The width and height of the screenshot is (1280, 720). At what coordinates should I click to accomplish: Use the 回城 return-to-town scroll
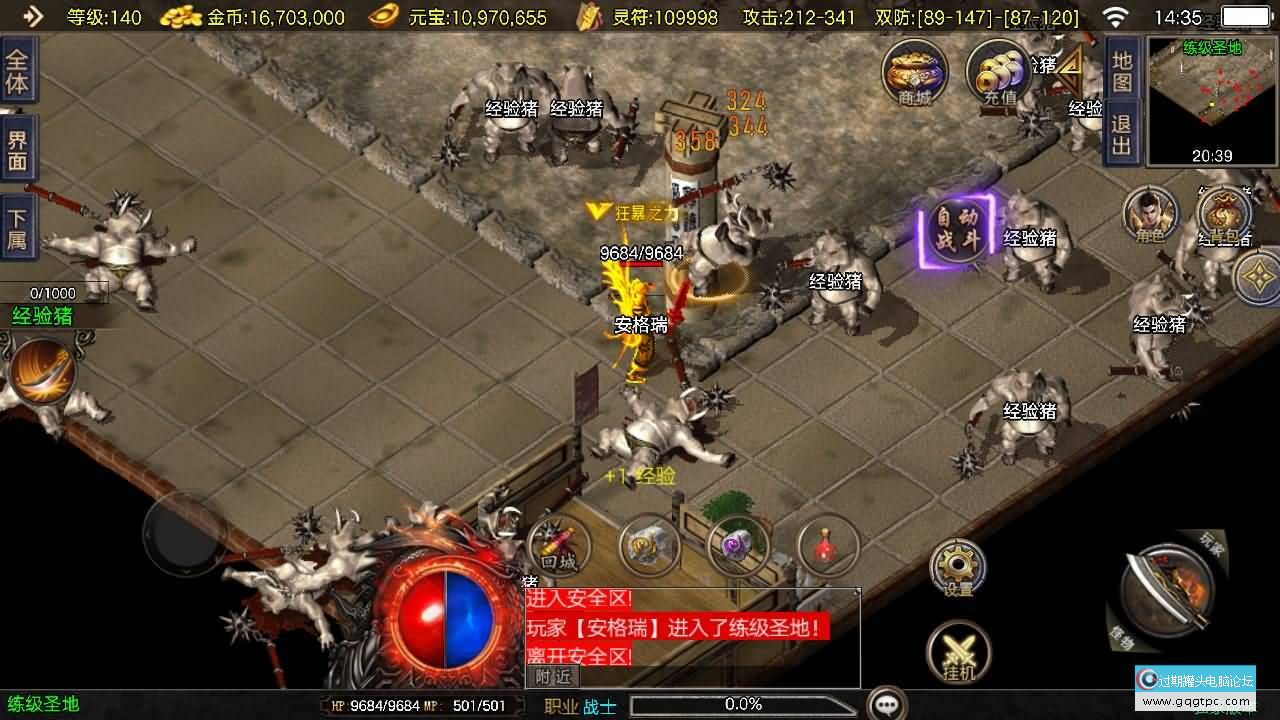[x=559, y=546]
